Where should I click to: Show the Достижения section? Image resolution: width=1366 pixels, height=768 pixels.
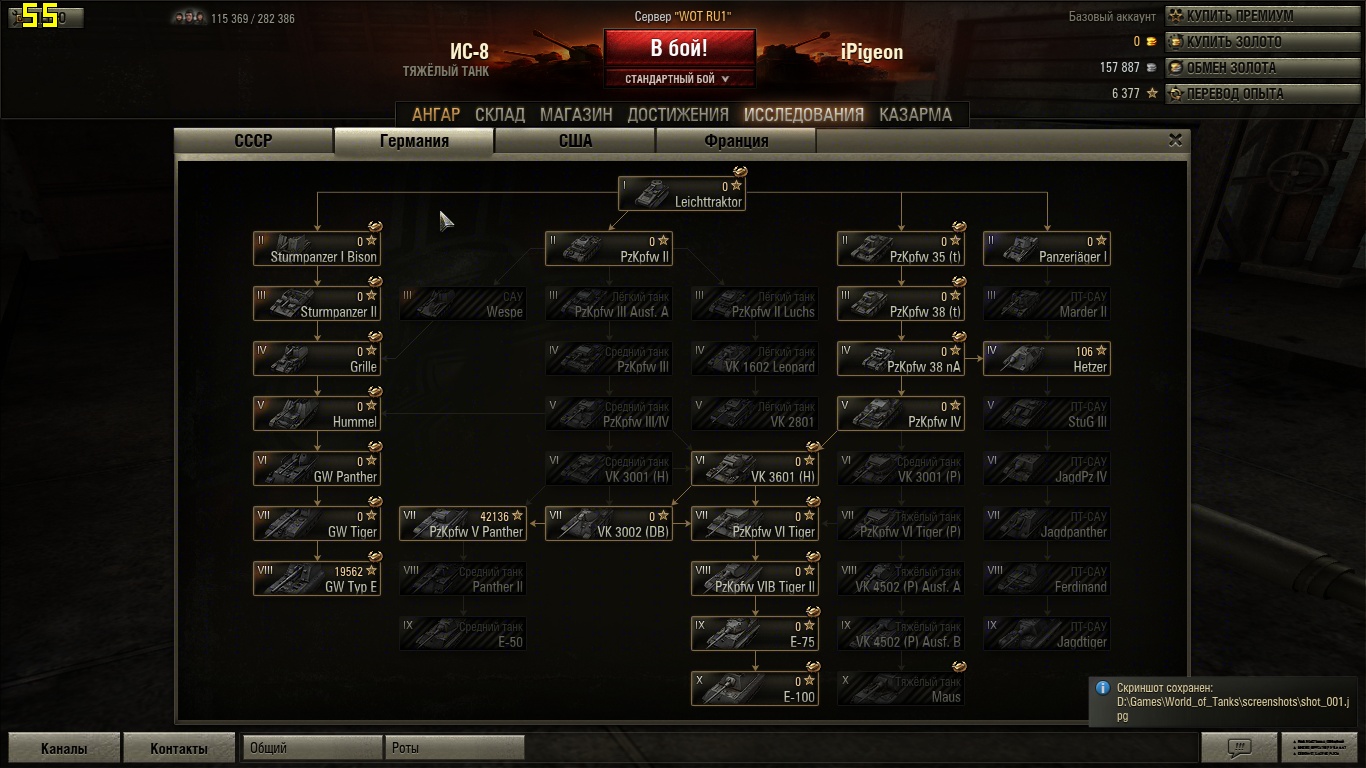click(678, 114)
